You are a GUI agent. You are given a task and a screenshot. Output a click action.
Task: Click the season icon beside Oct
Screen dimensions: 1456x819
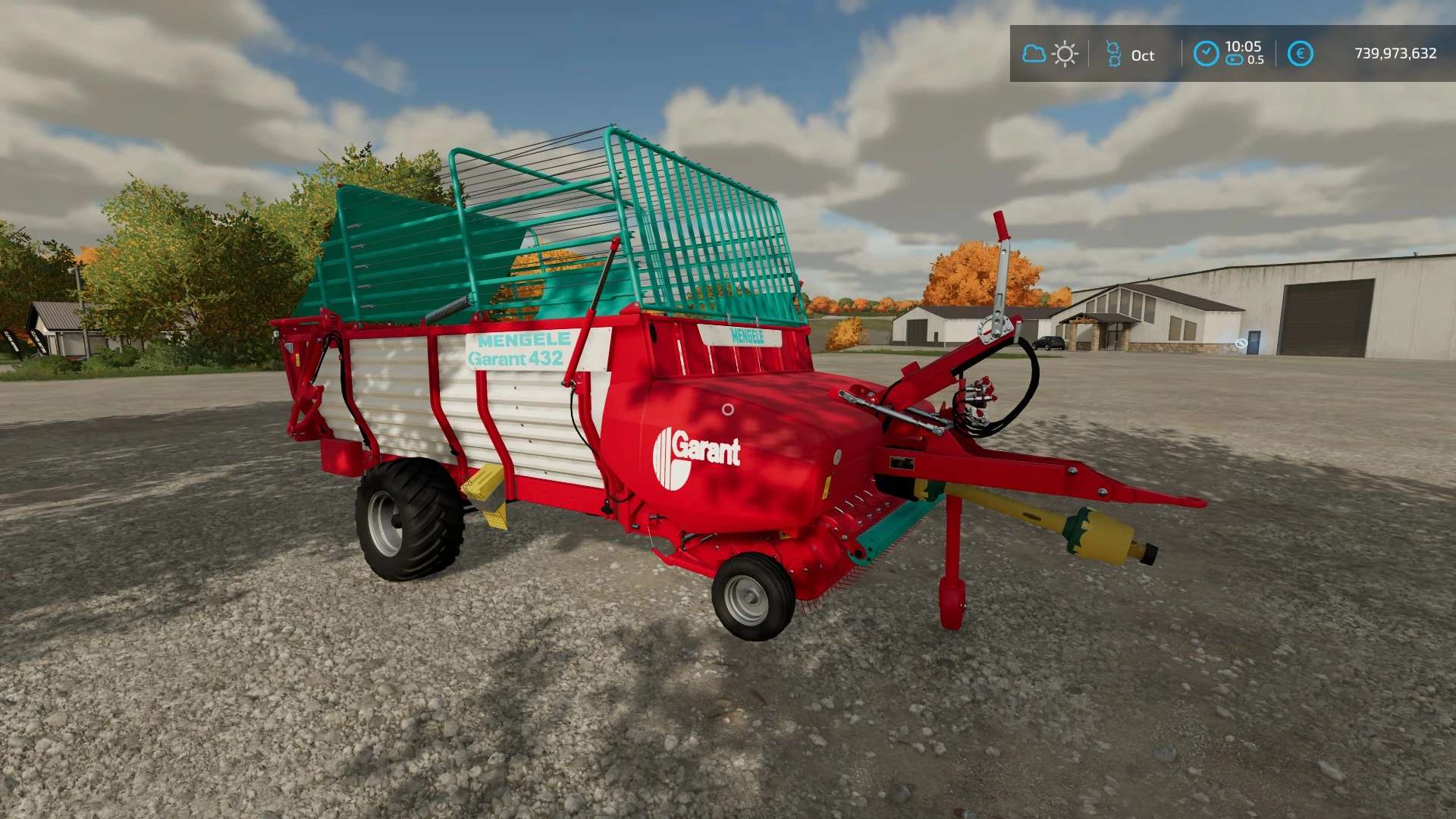tap(1113, 54)
